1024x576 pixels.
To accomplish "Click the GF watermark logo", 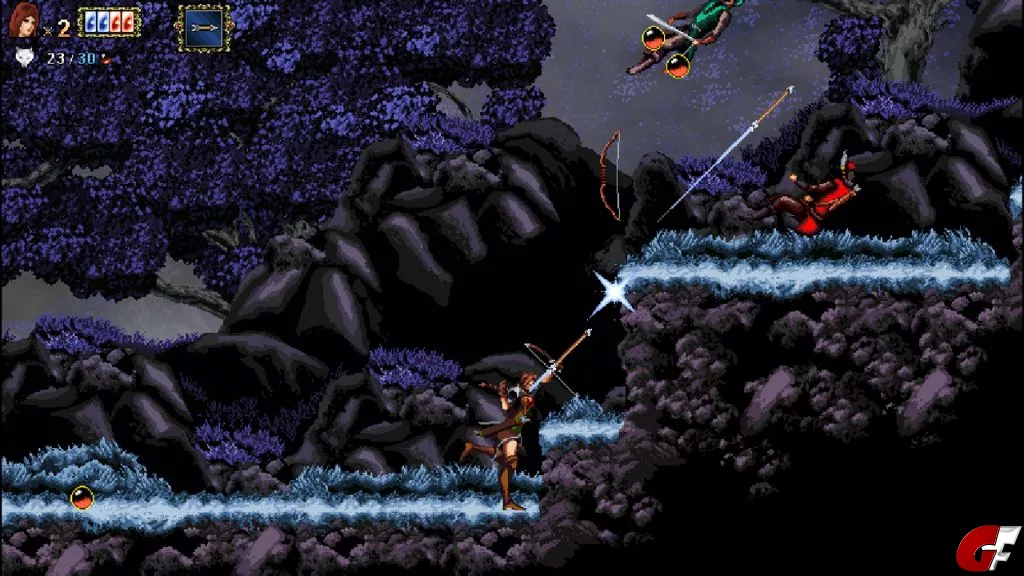I will [988, 547].
